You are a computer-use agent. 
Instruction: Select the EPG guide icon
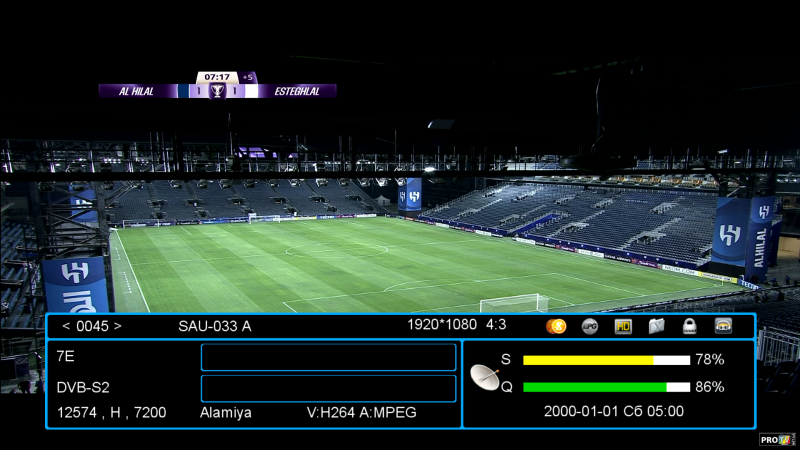click(x=590, y=326)
